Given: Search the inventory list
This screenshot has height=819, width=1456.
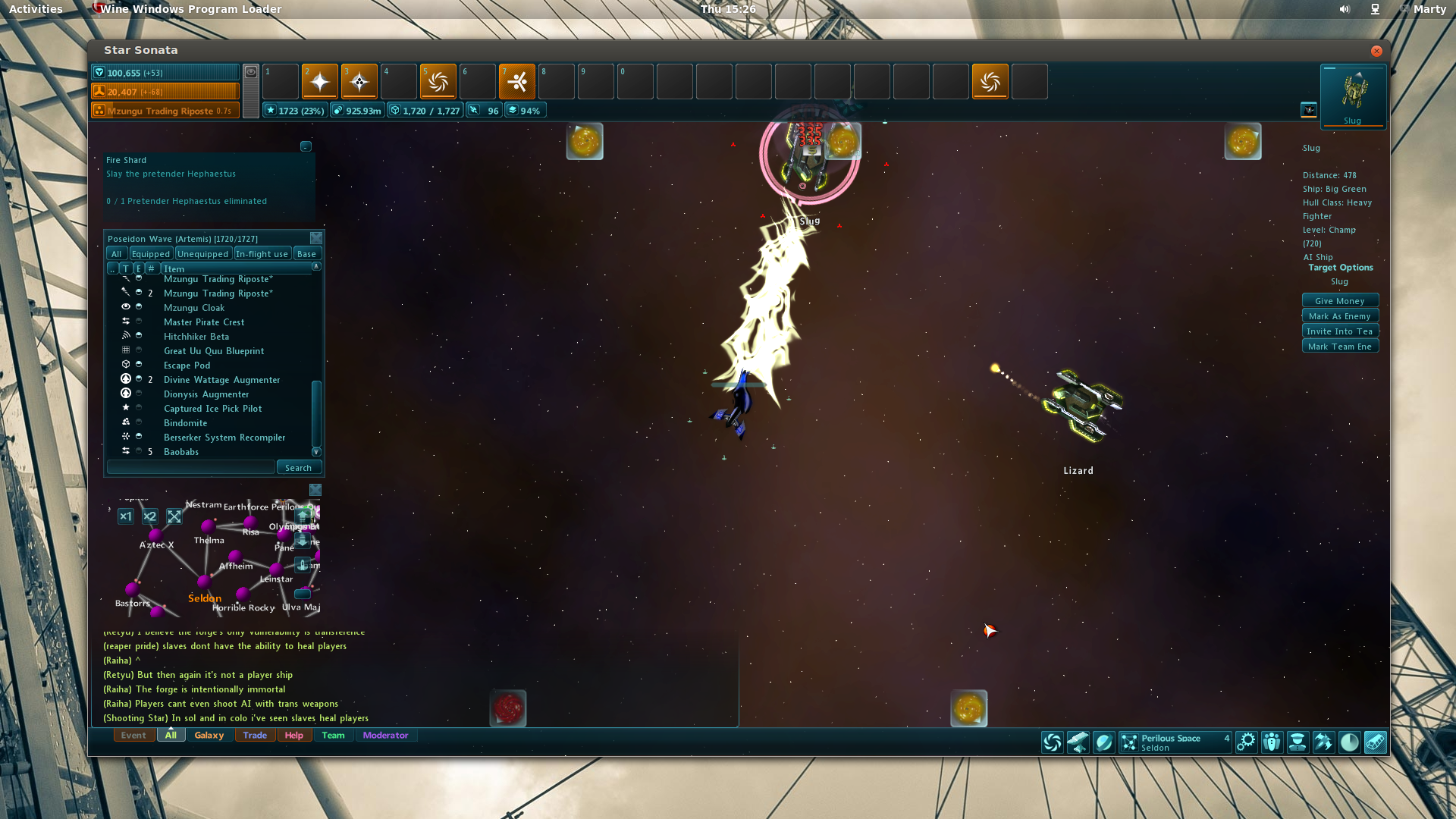Looking at the screenshot, I should point(298,468).
